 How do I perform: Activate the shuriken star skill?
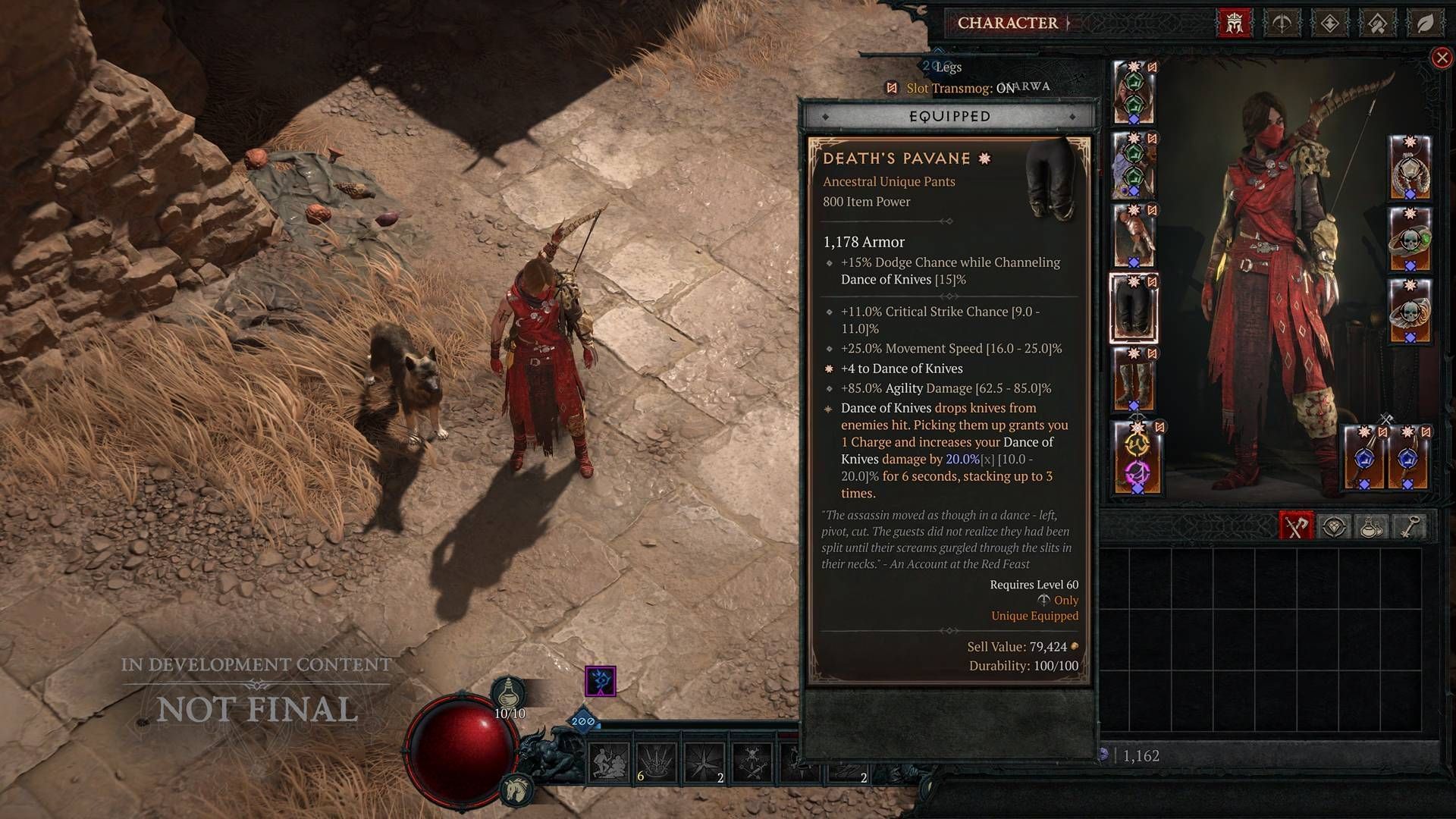703,762
